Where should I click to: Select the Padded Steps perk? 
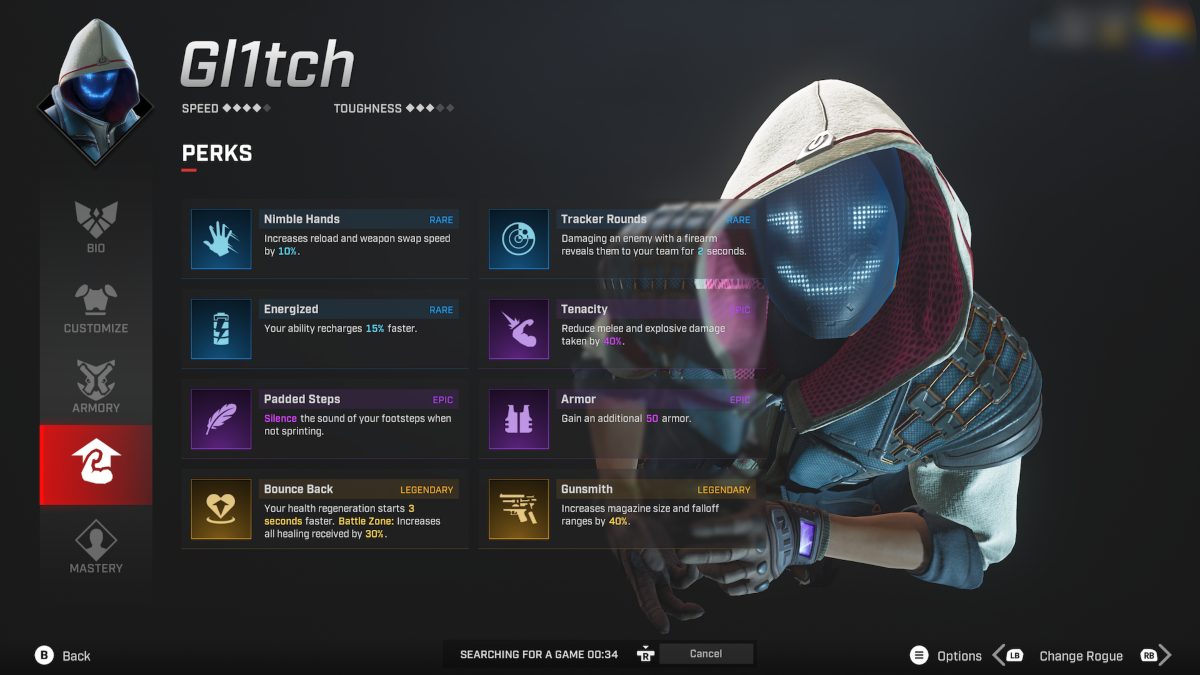[325, 419]
